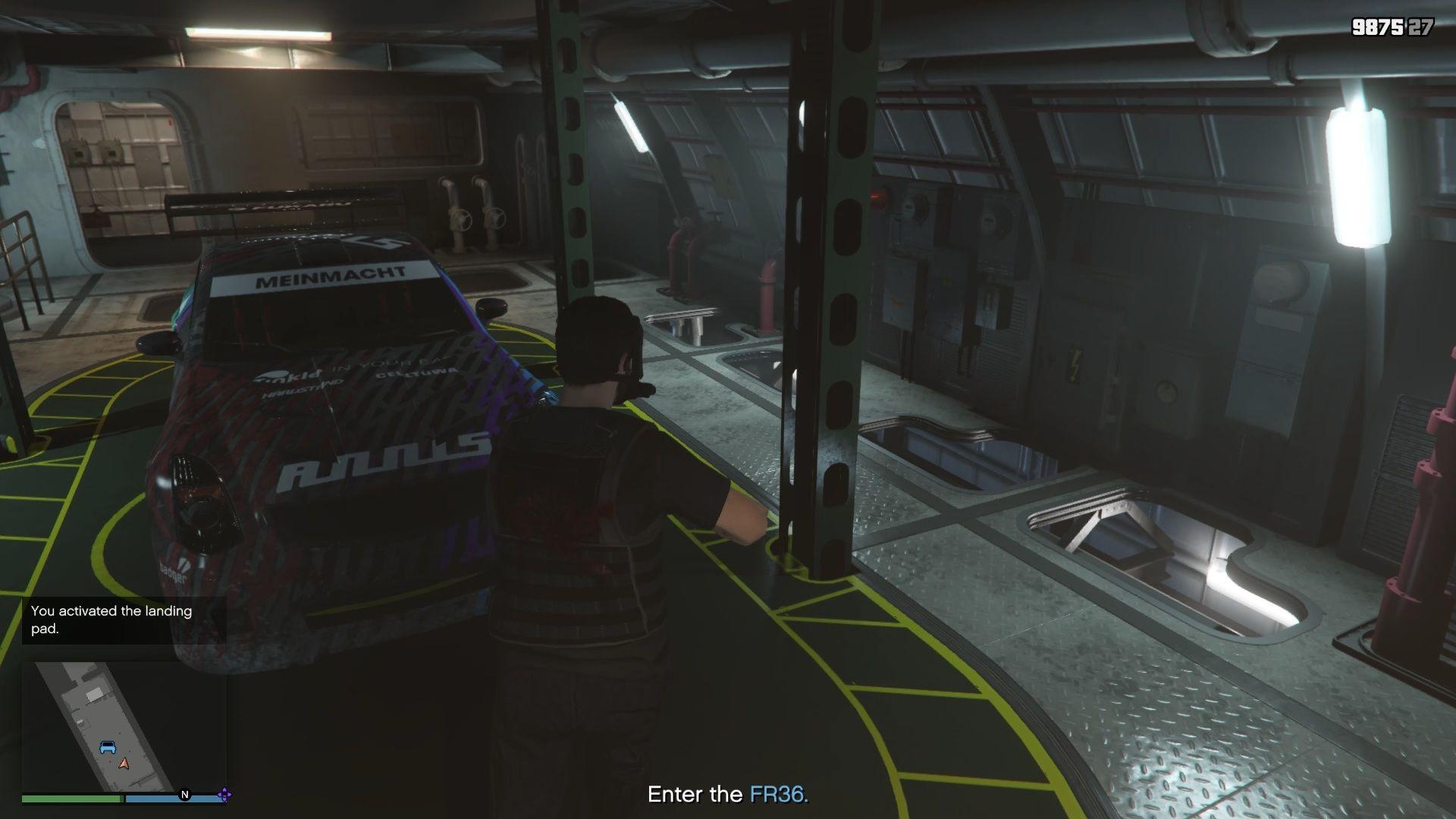The image size is (1456, 819).
Task: Click the orange player arrow on the minimap
Action: coord(124,764)
